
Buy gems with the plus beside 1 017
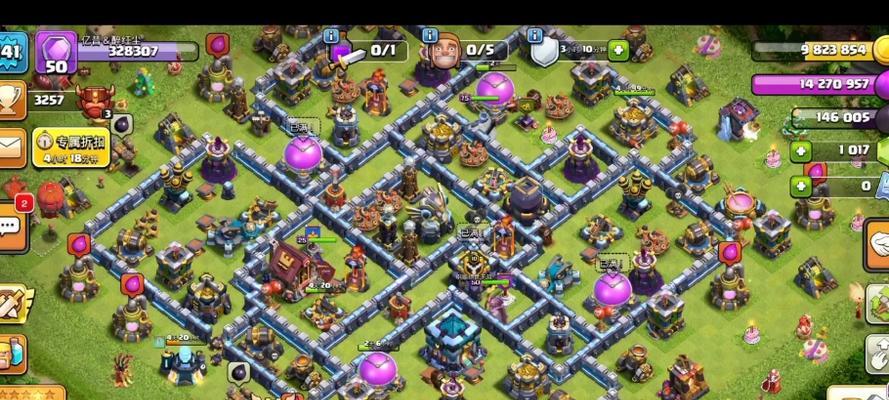click(x=801, y=152)
